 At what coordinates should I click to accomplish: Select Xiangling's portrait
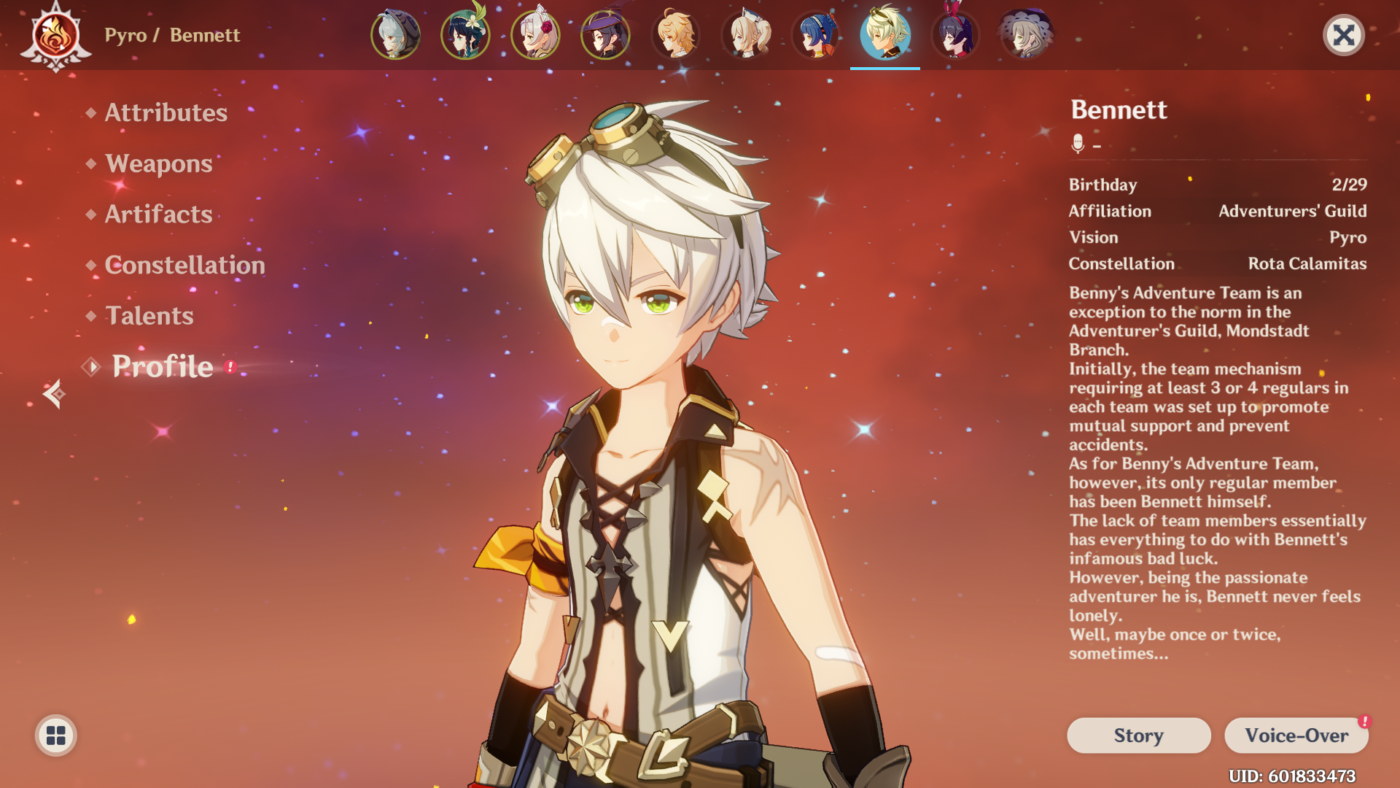pos(815,36)
